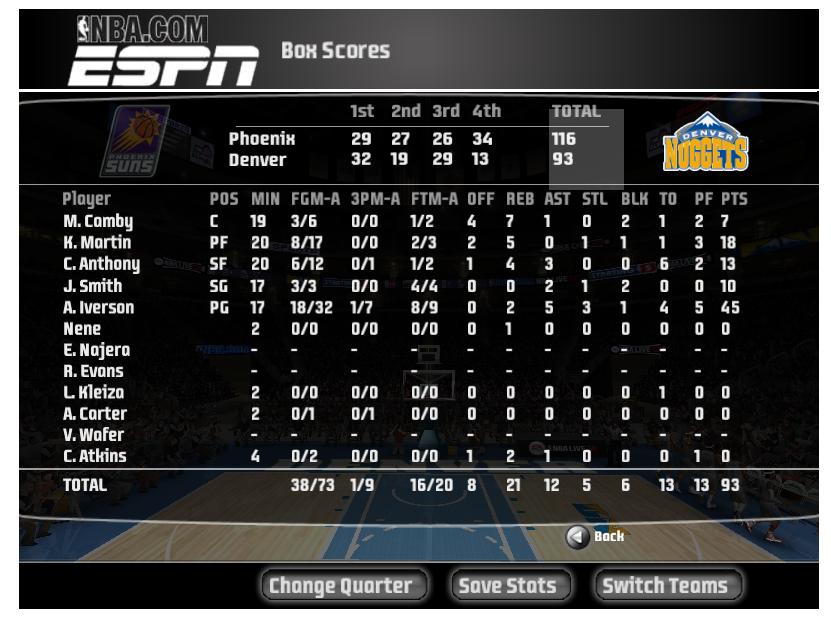Image resolution: width=831 pixels, height=618 pixels.
Task: Switch Teams in the box score
Action: click(662, 586)
